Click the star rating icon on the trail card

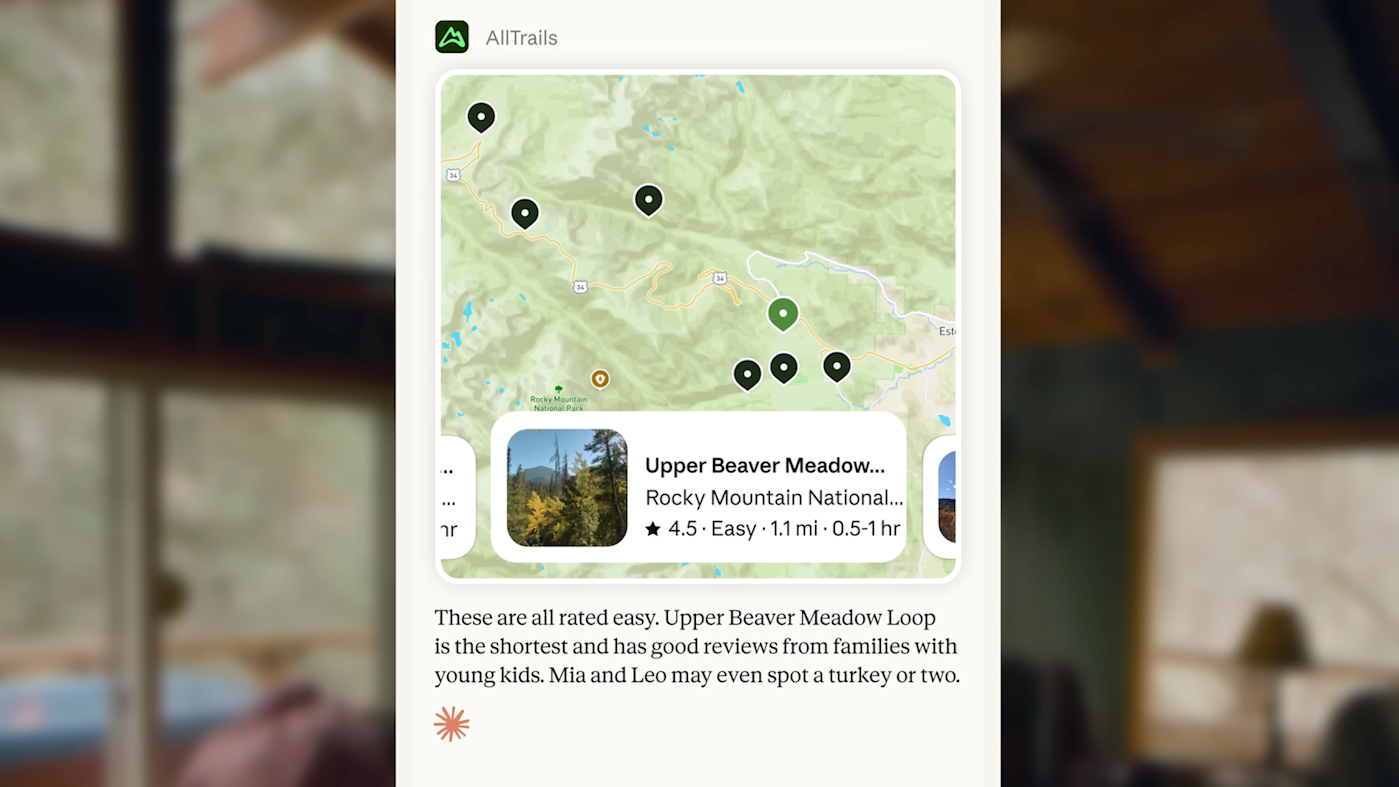coord(654,528)
